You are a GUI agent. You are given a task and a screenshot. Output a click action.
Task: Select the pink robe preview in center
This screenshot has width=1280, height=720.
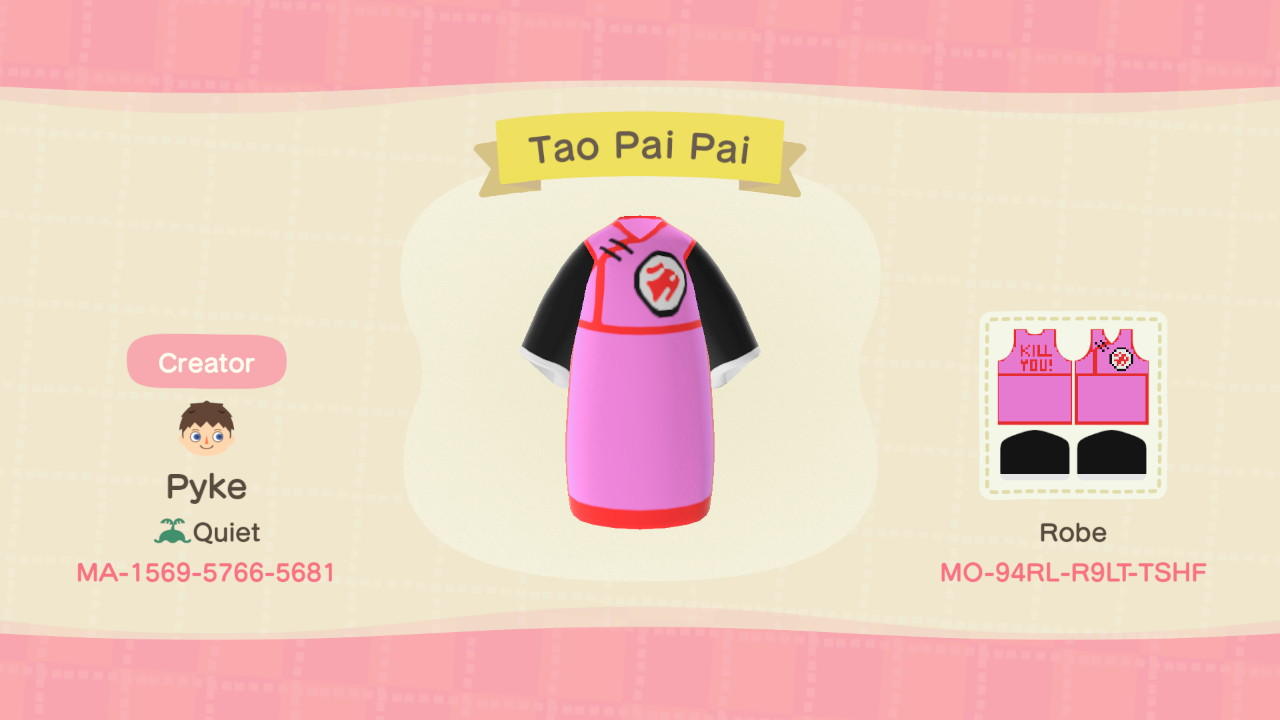[640, 400]
